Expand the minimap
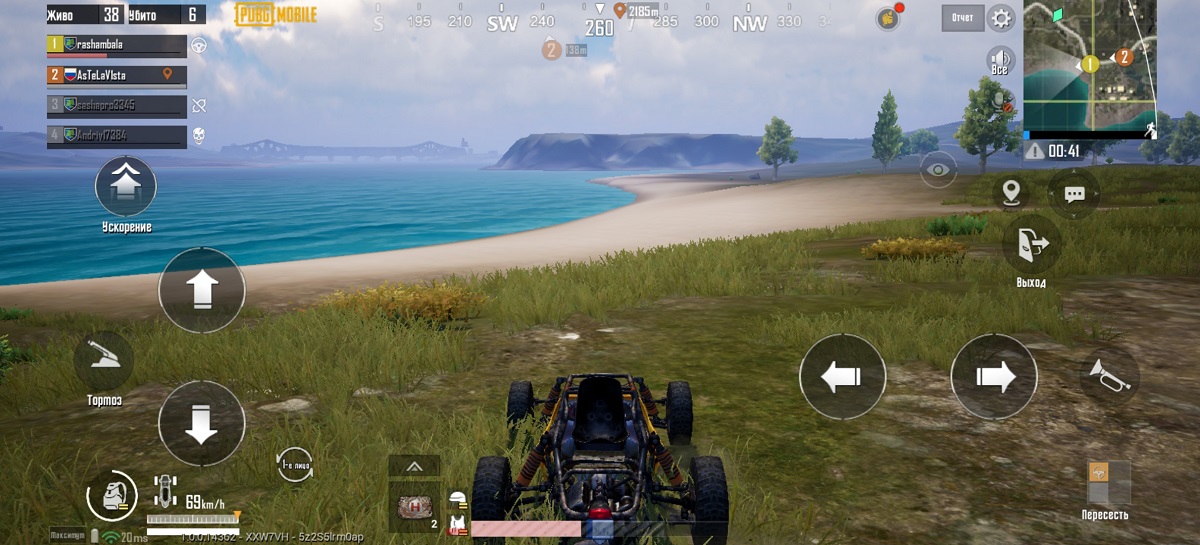This screenshot has height=545, width=1200. click(1090, 65)
